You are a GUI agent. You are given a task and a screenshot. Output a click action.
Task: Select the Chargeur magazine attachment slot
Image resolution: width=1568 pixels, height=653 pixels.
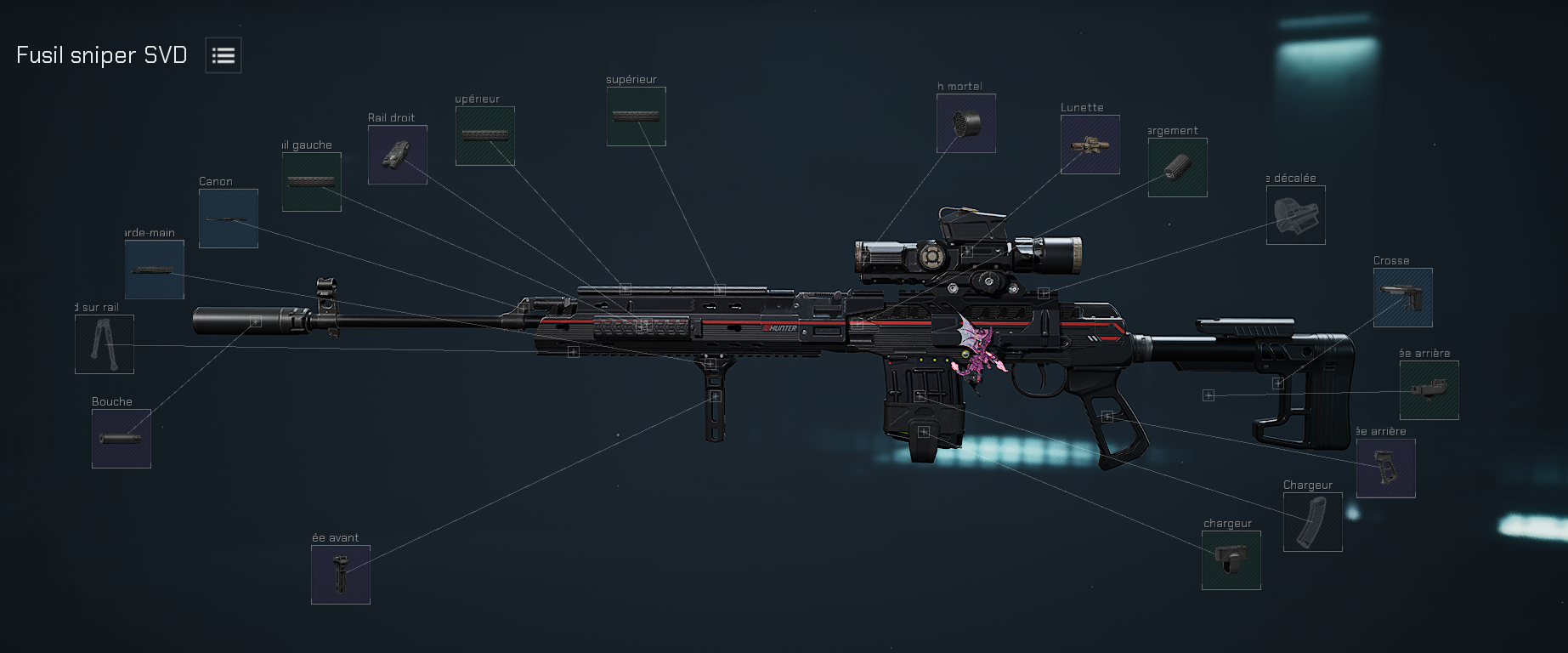(1312, 522)
